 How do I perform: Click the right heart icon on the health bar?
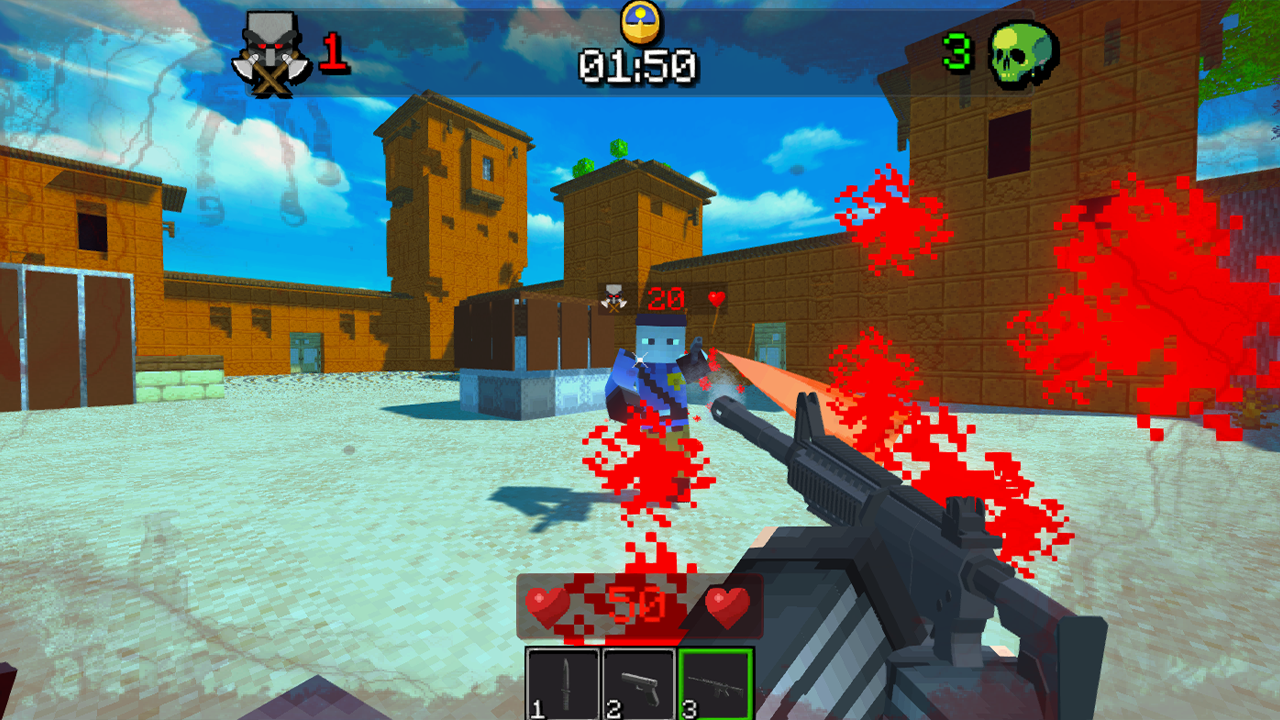click(728, 604)
